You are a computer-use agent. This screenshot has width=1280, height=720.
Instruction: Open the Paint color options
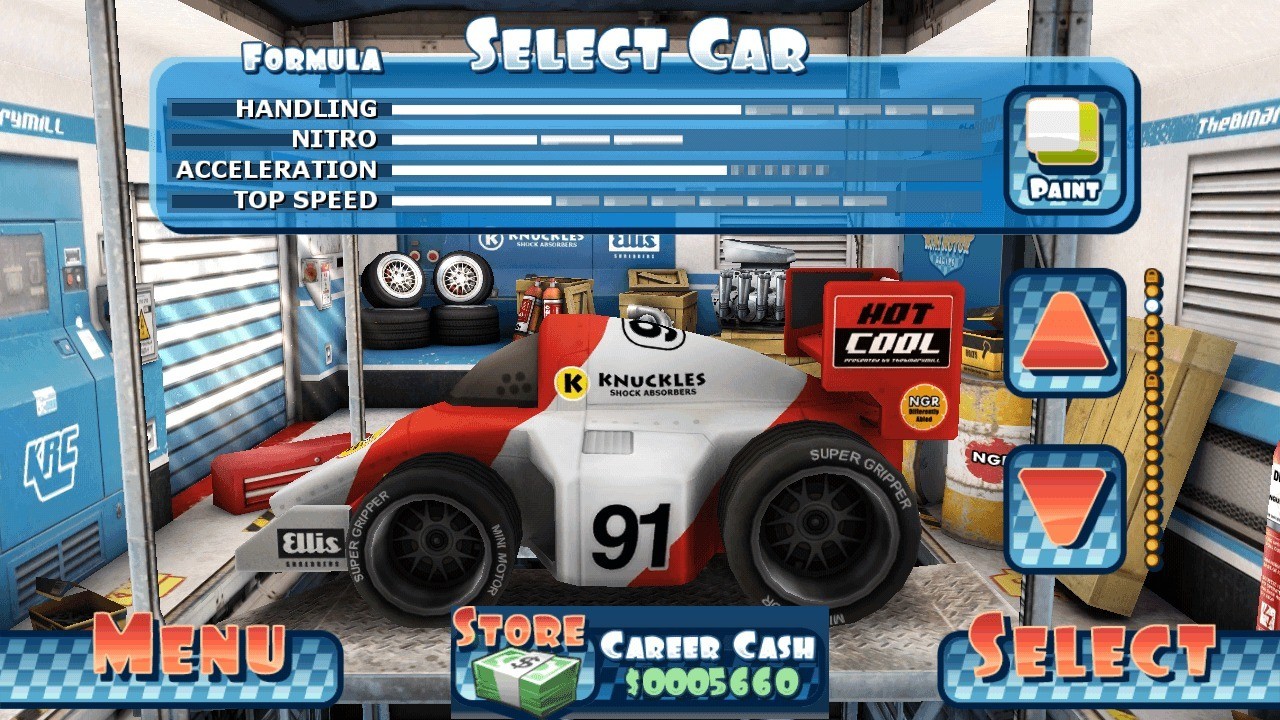(x=1064, y=150)
